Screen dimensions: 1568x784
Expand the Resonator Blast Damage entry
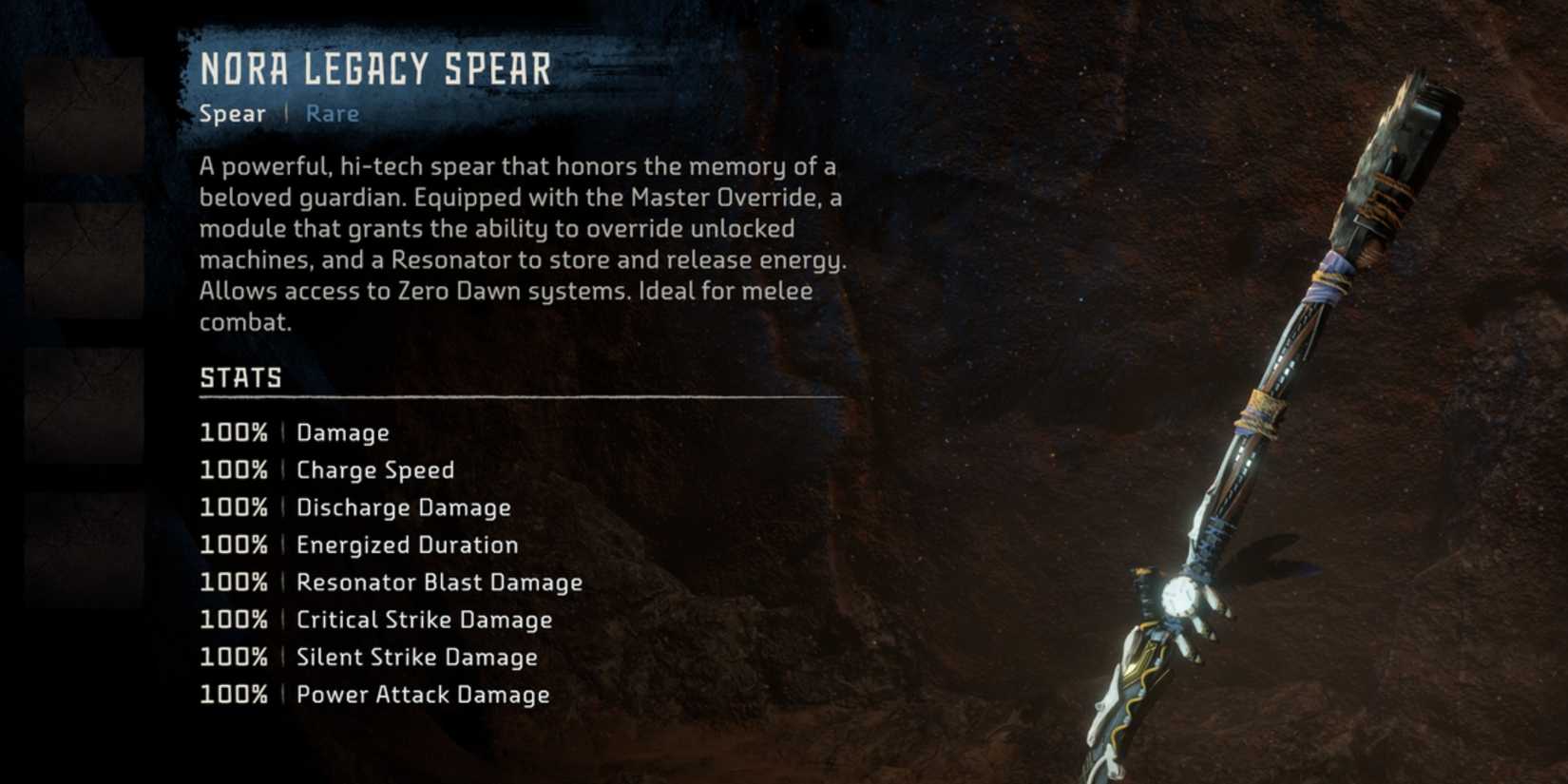(439, 582)
